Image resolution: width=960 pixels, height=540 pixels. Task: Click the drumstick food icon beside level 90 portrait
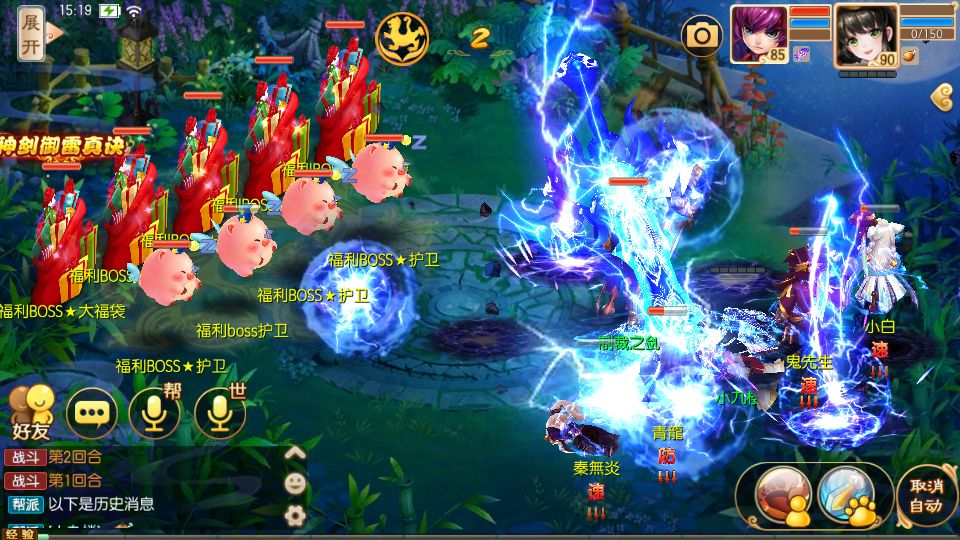(909, 56)
